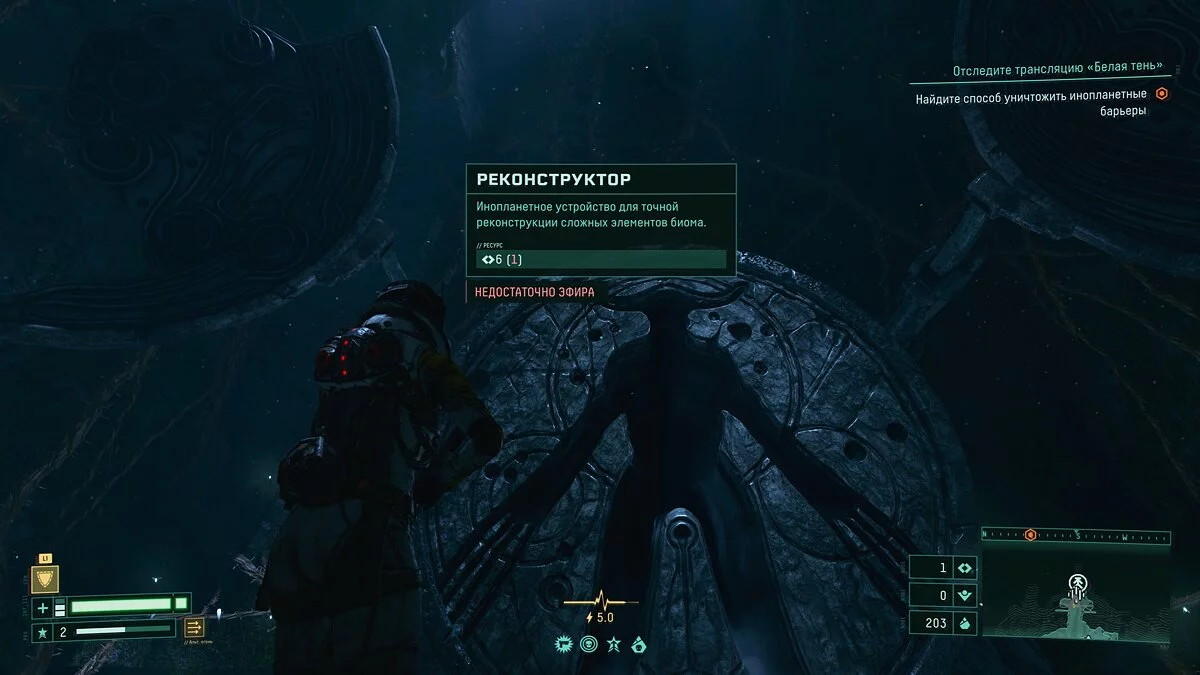Click the orange objective marker icon by the quest text
1200x675 pixels.
tap(1162, 94)
